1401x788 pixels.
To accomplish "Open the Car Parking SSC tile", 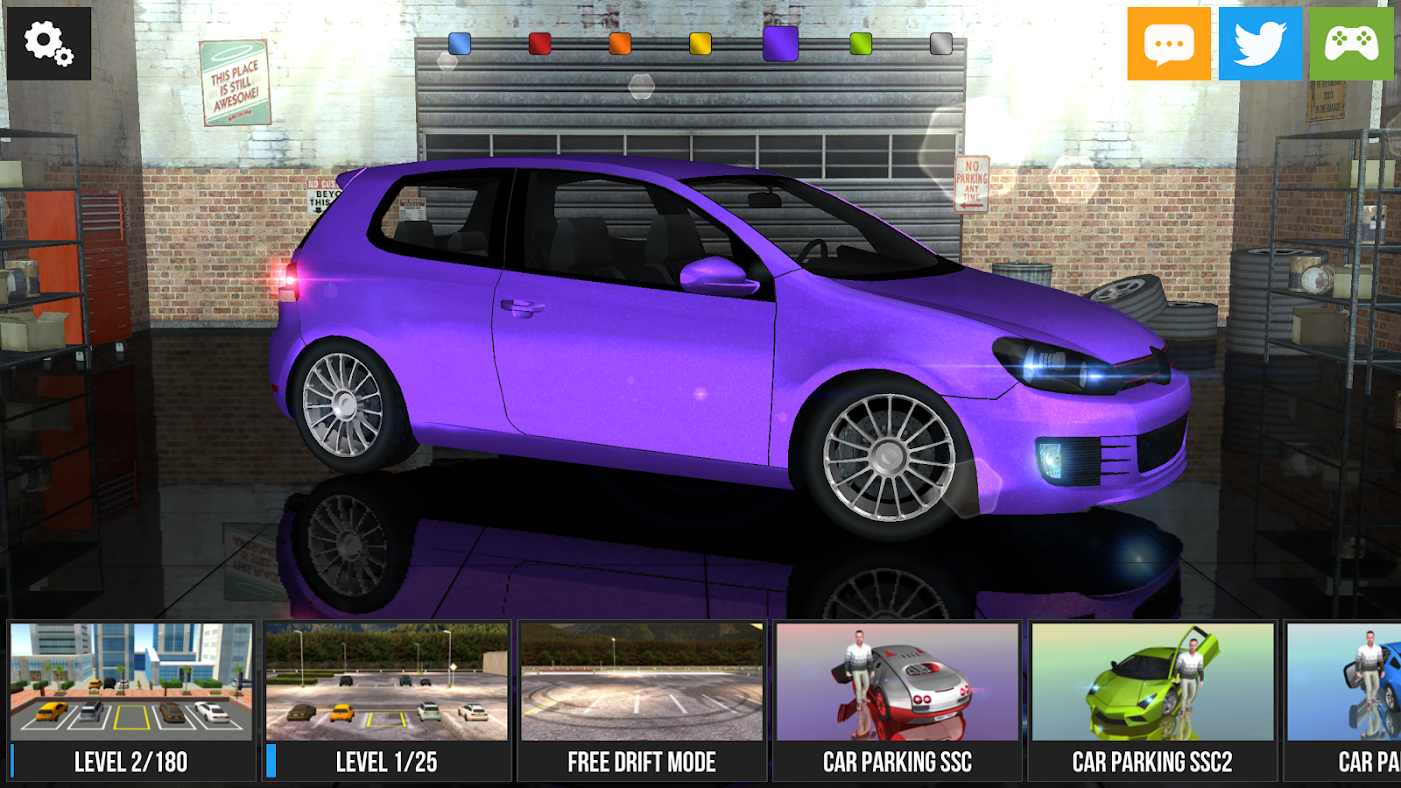I will [897, 700].
